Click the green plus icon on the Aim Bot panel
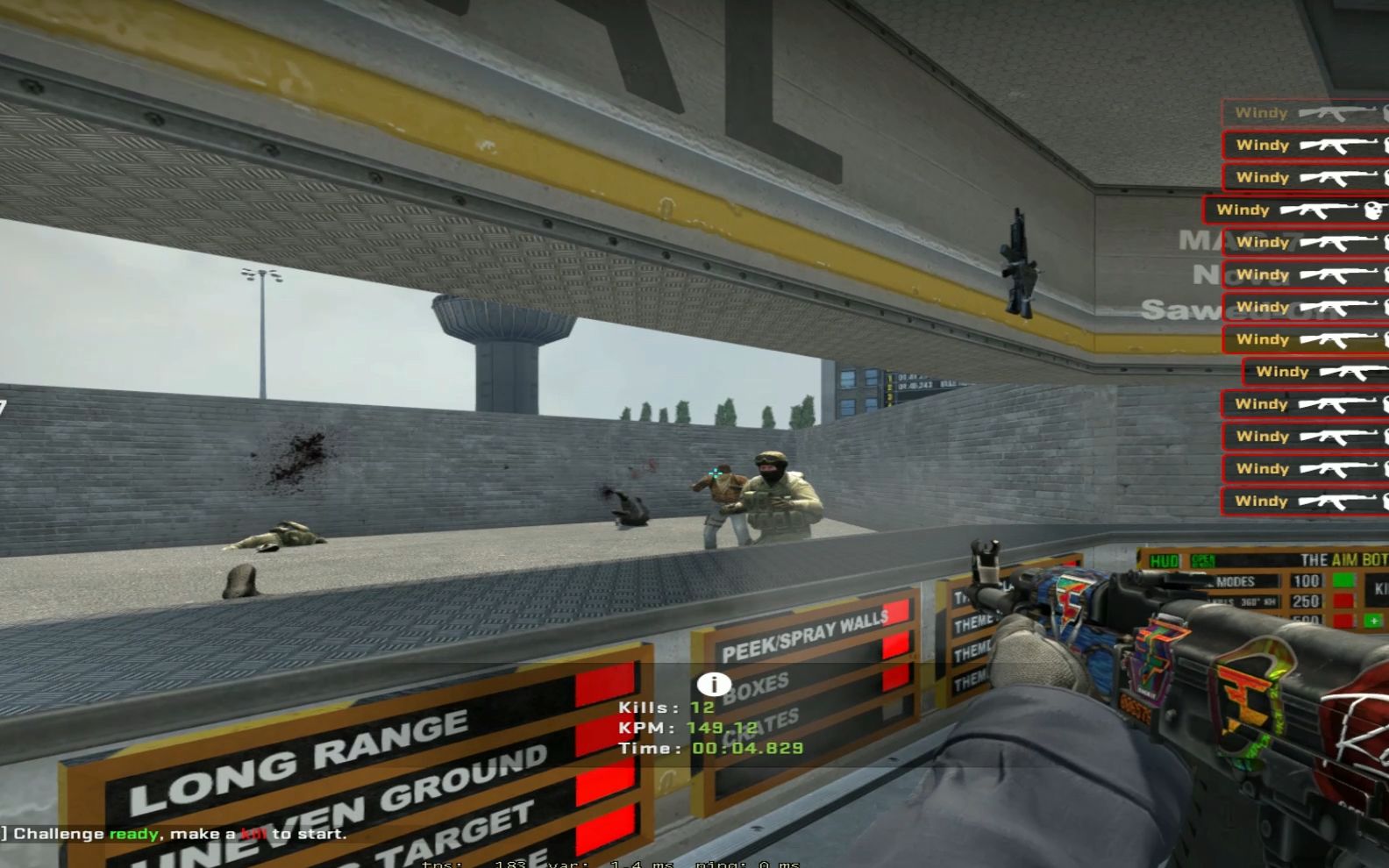This screenshot has height=868, width=1389. (1372, 621)
